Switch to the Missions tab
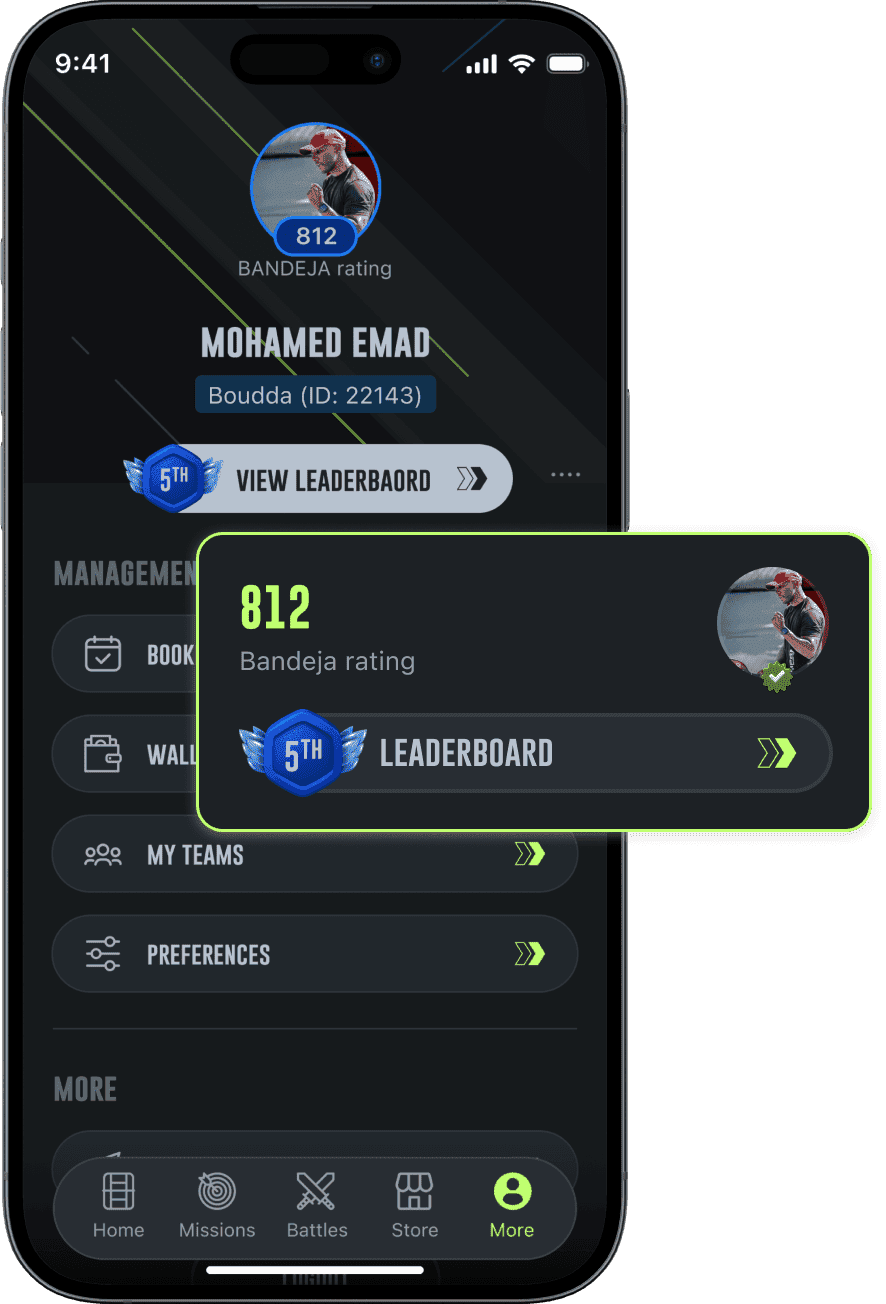This screenshot has width=886, height=1304. [217, 1205]
